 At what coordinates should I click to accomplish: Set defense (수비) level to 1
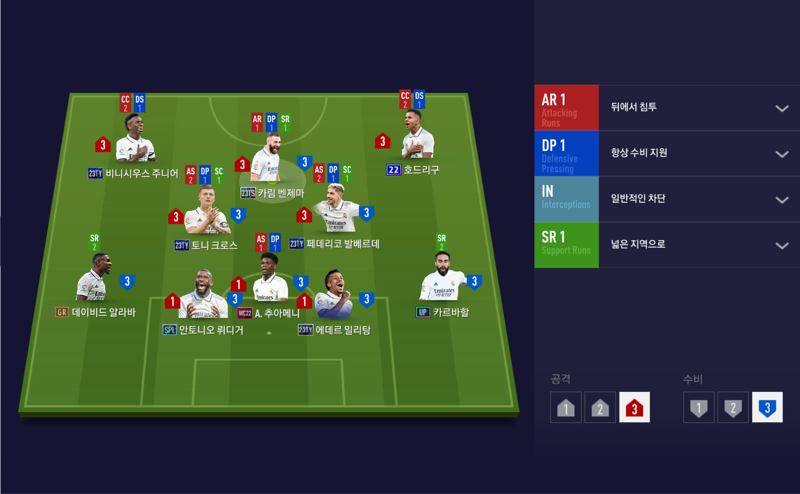(699, 407)
